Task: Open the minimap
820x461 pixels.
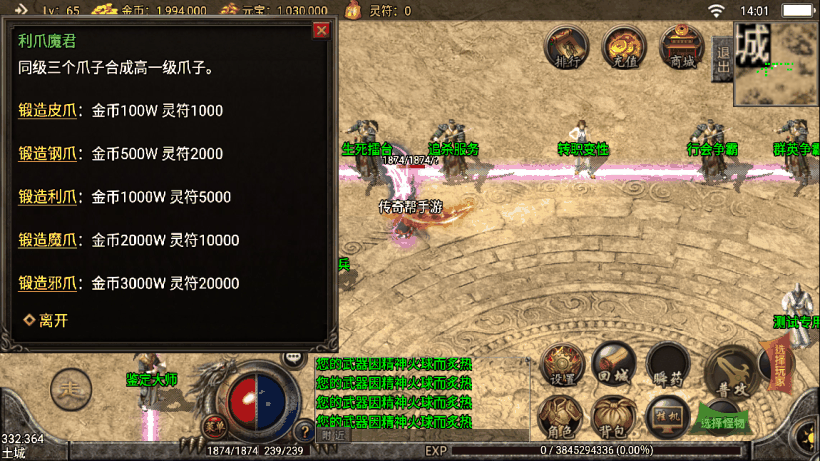Action: (777, 62)
